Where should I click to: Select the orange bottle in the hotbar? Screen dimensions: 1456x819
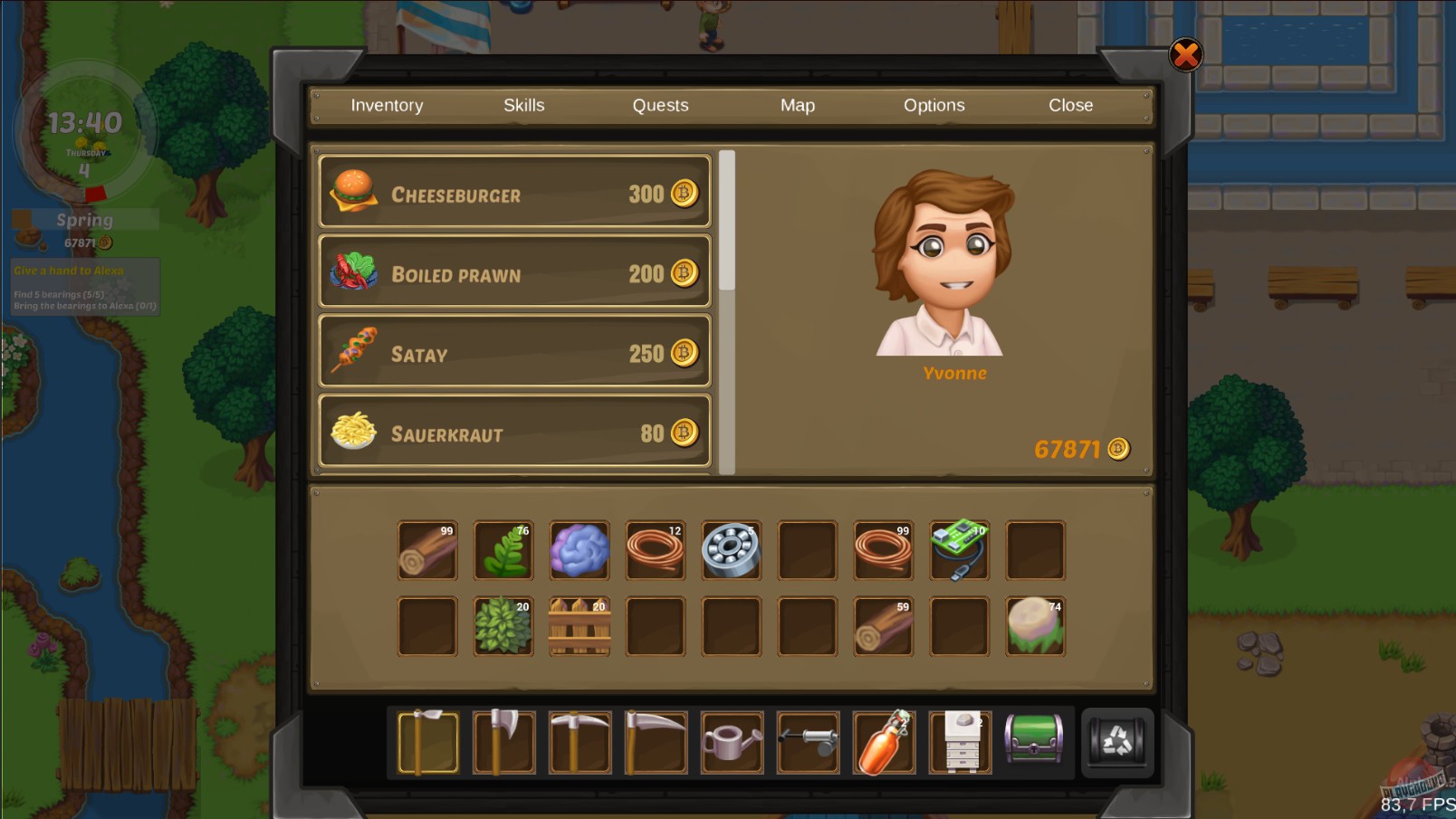click(x=885, y=742)
